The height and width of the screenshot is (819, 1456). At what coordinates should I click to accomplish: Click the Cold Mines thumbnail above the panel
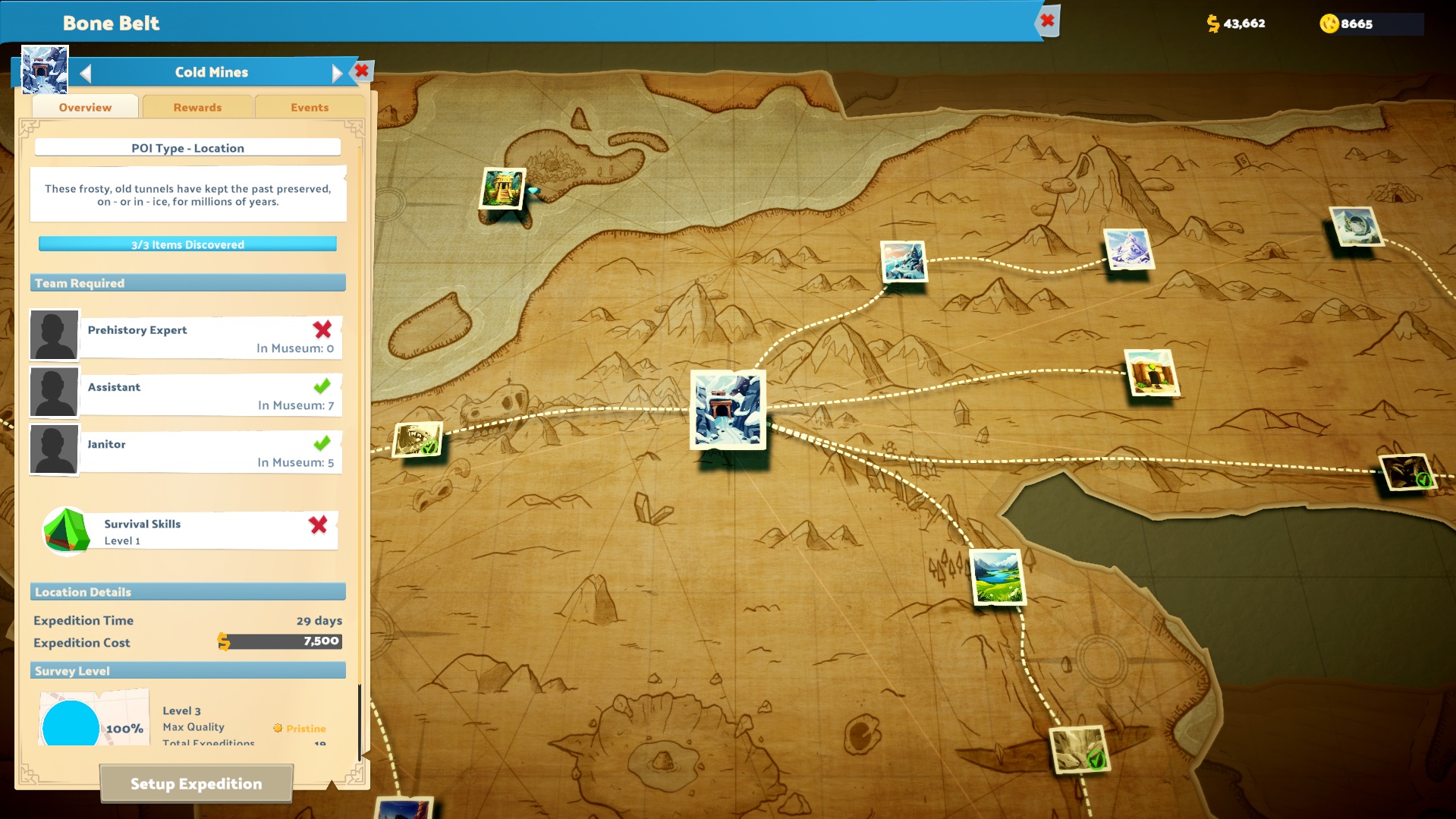point(43,68)
